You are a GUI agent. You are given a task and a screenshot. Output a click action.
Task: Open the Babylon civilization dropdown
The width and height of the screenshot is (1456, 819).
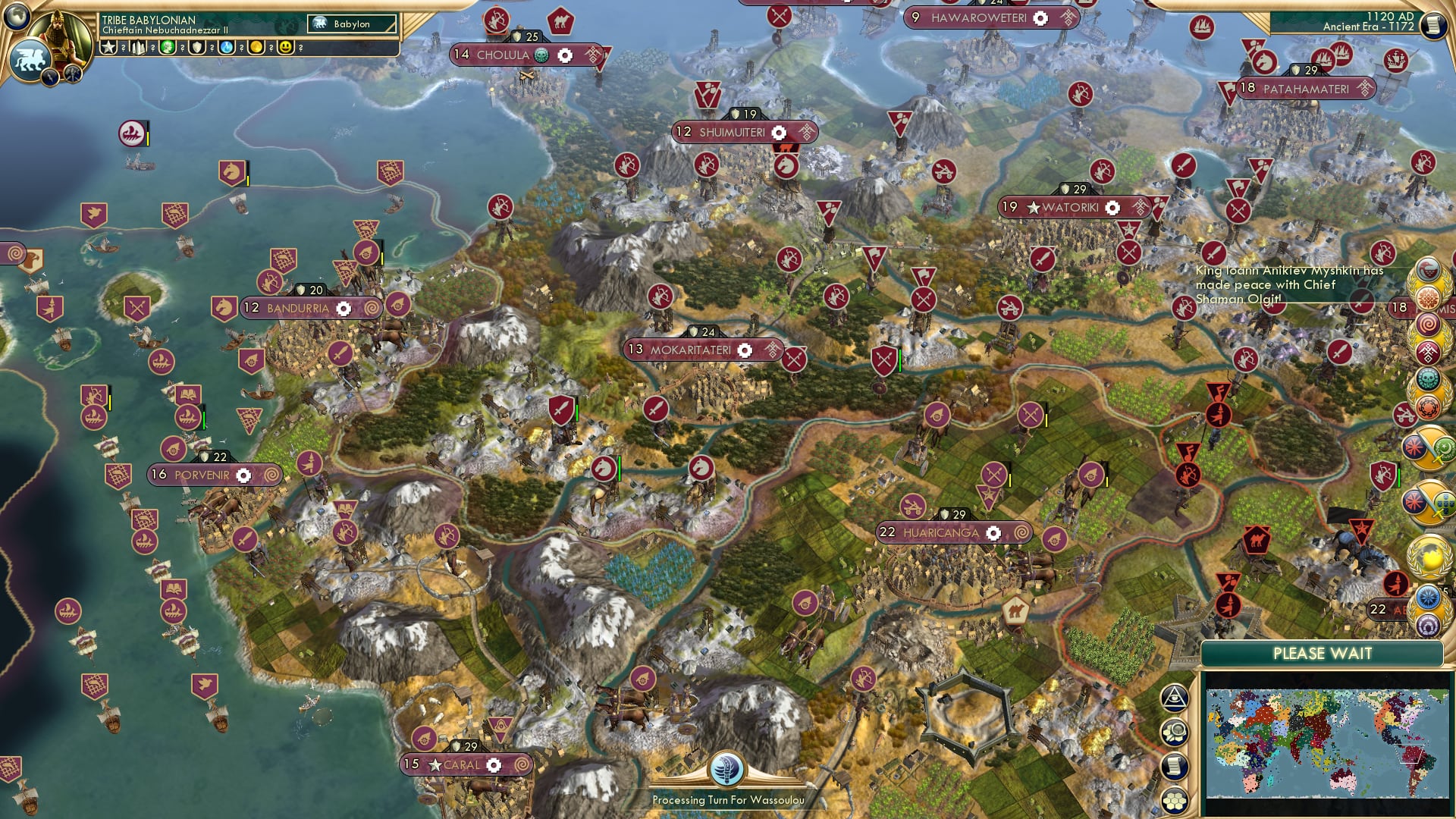pos(353,24)
